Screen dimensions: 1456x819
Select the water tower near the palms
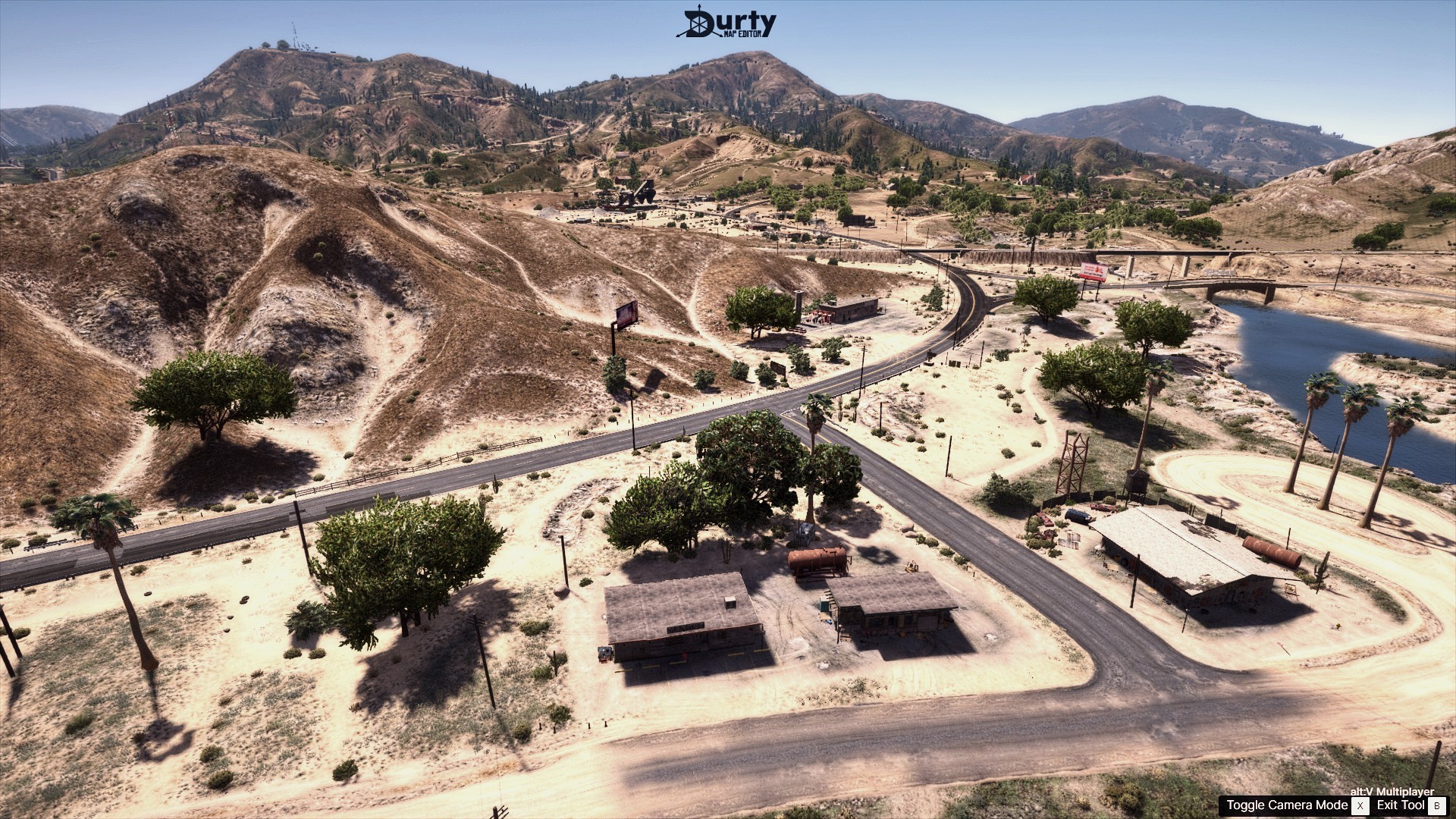click(1135, 482)
